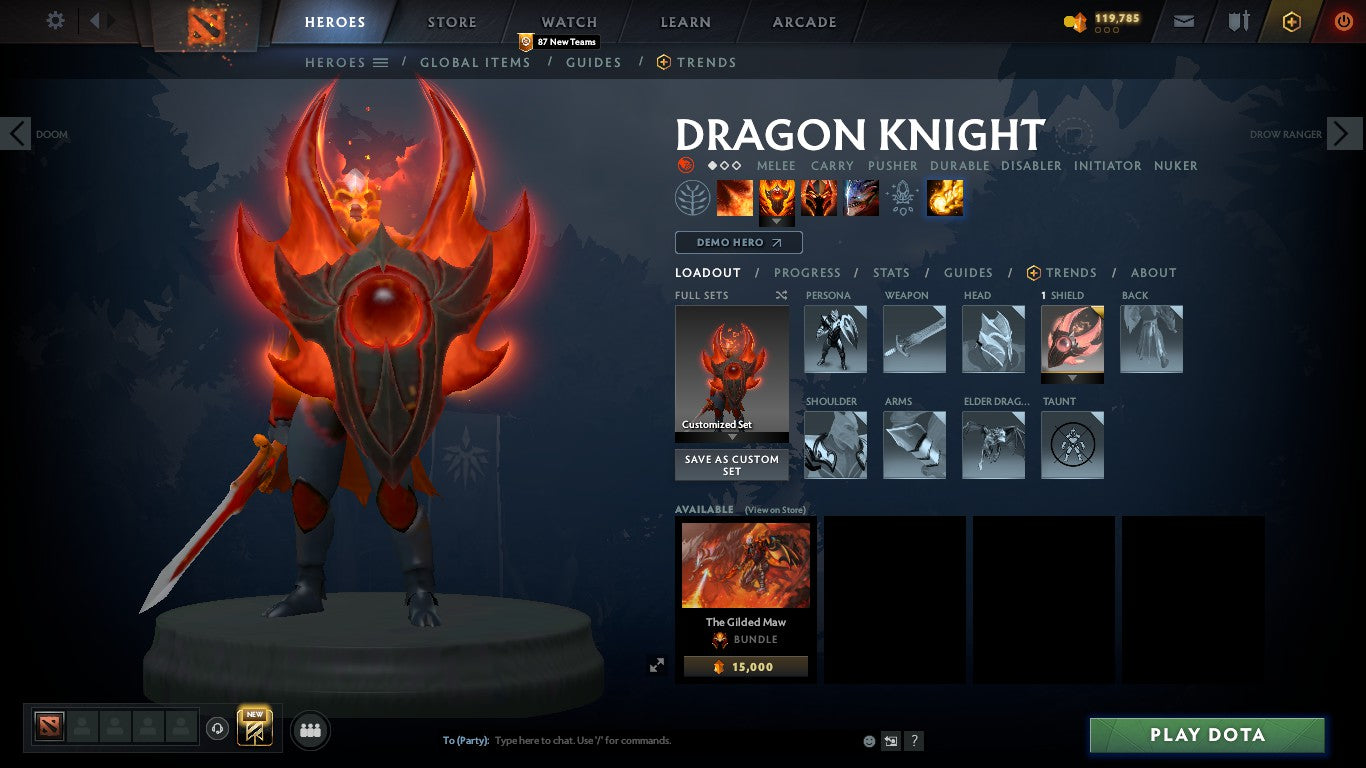Navigate to Drow Ranger with the right chevron
Screen dimensions: 1366x768
(x=1344, y=133)
